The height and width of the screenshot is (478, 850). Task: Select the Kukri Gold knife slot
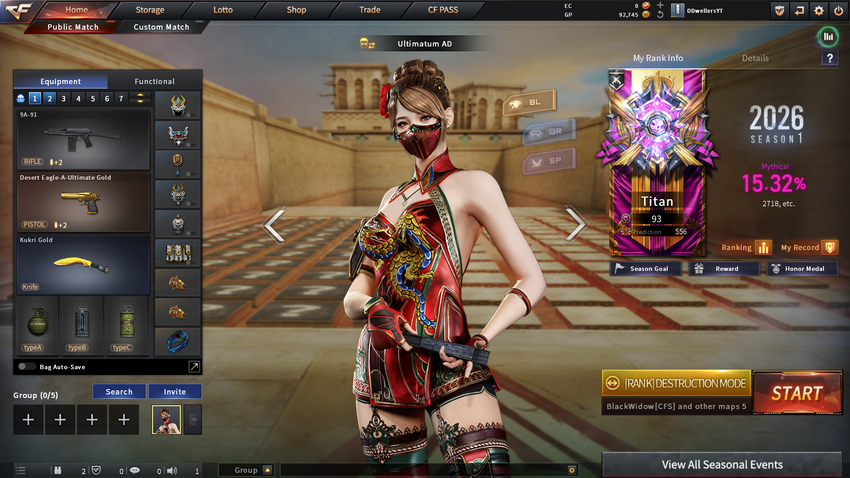click(83, 264)
